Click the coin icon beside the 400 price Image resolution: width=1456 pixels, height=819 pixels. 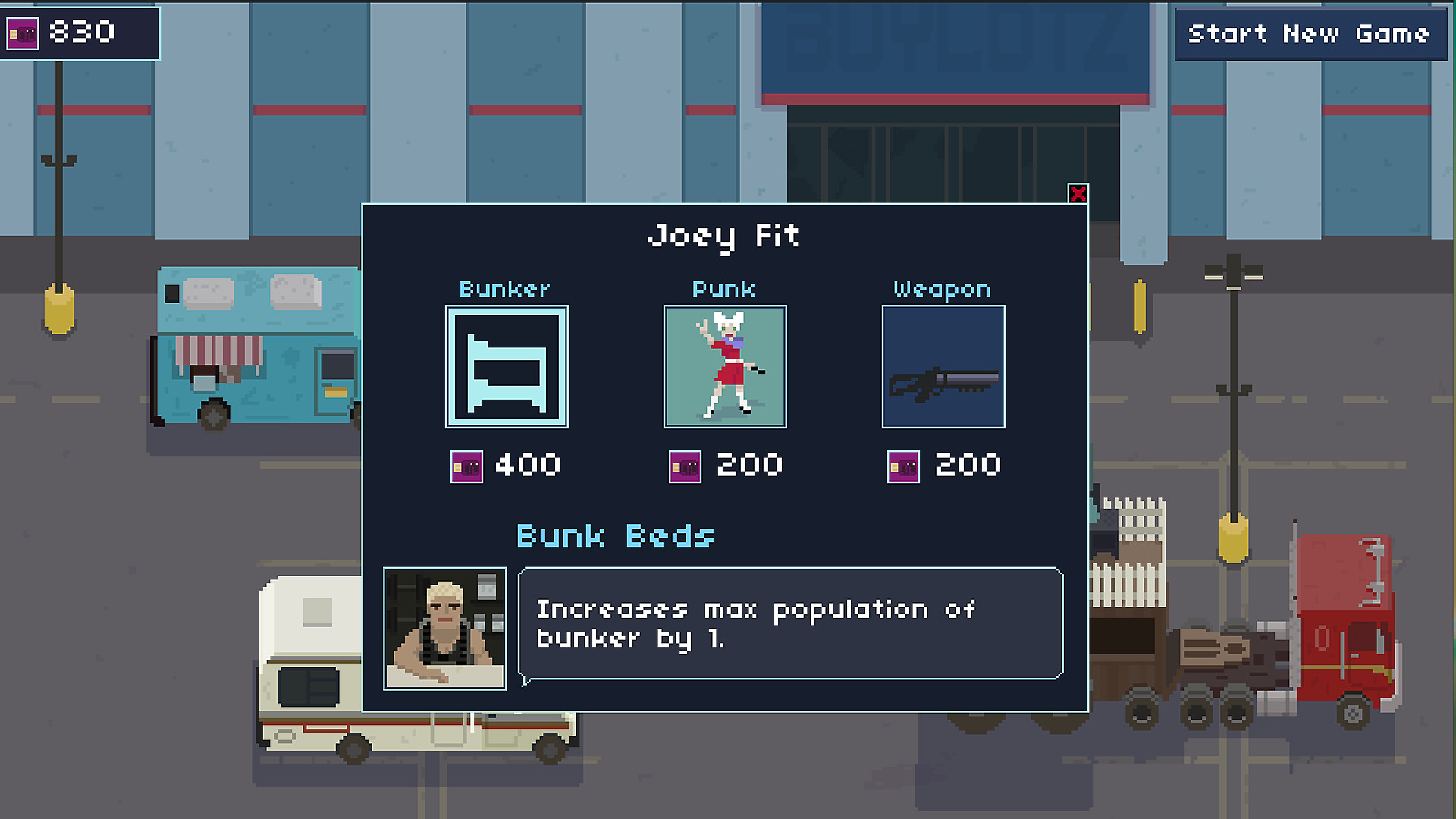click(466, 466)
